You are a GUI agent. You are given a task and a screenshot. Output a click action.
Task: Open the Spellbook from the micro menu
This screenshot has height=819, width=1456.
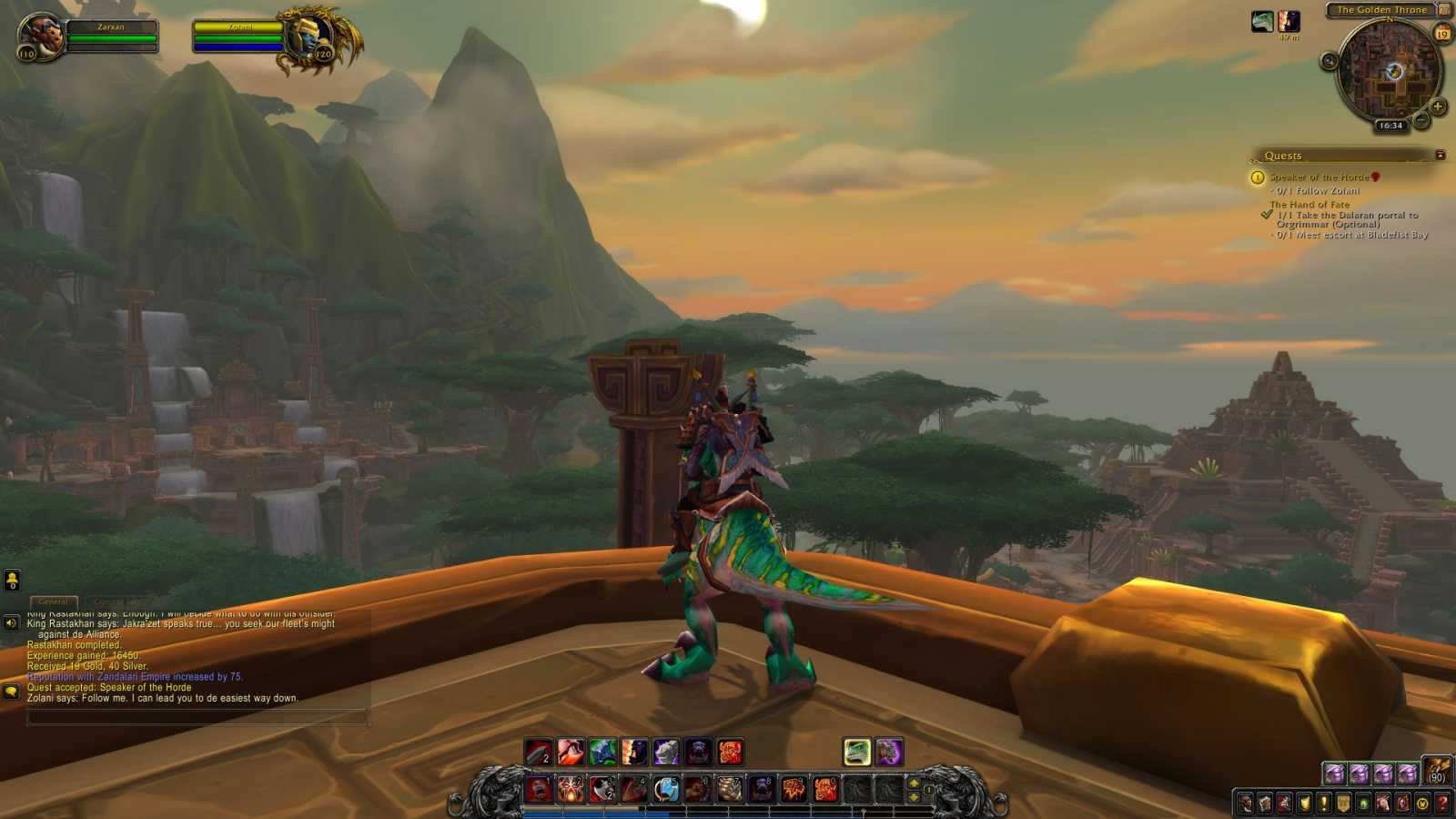point(1265,802)
